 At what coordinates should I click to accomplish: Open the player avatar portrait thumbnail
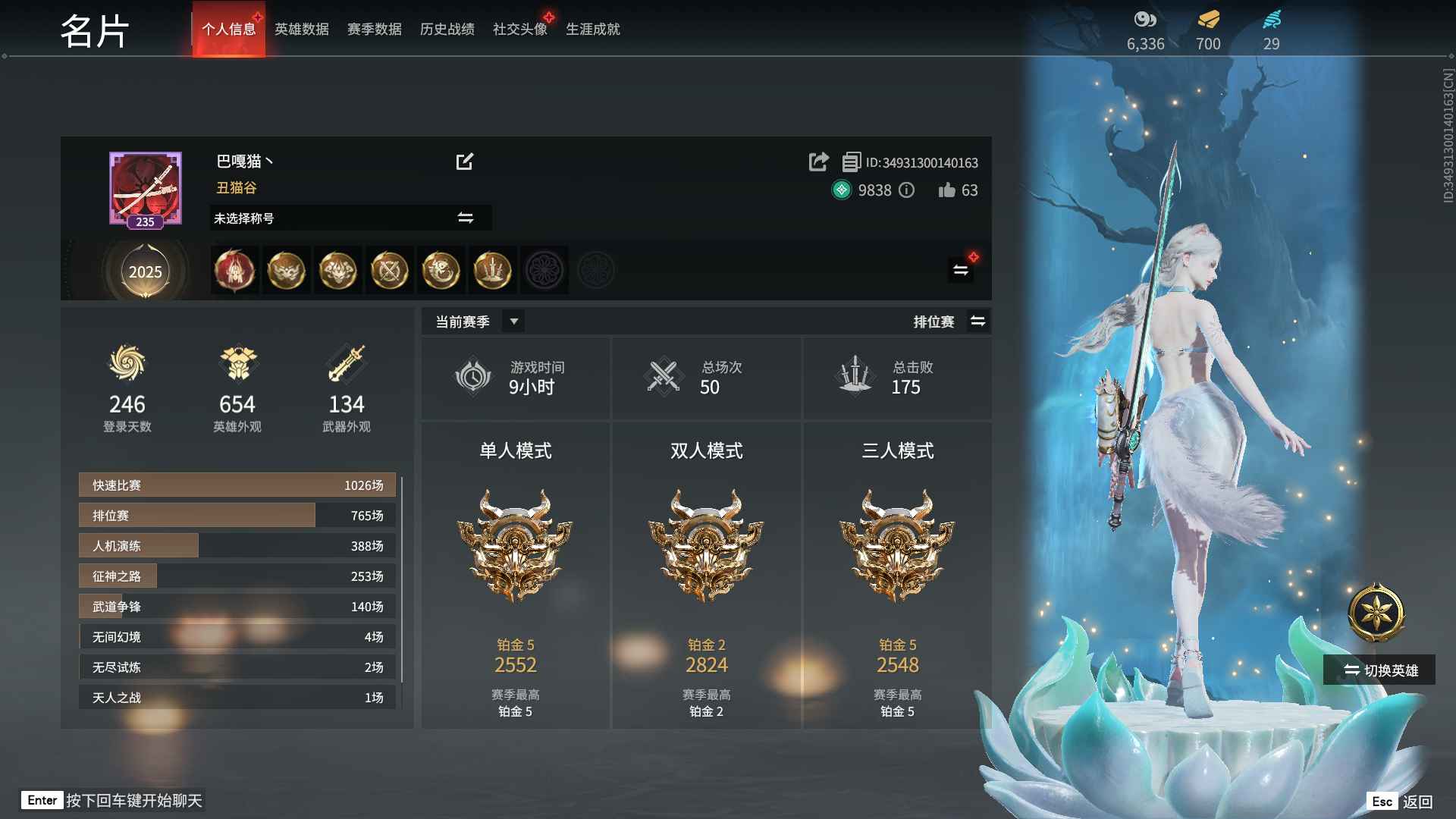(x=144, y=186)
